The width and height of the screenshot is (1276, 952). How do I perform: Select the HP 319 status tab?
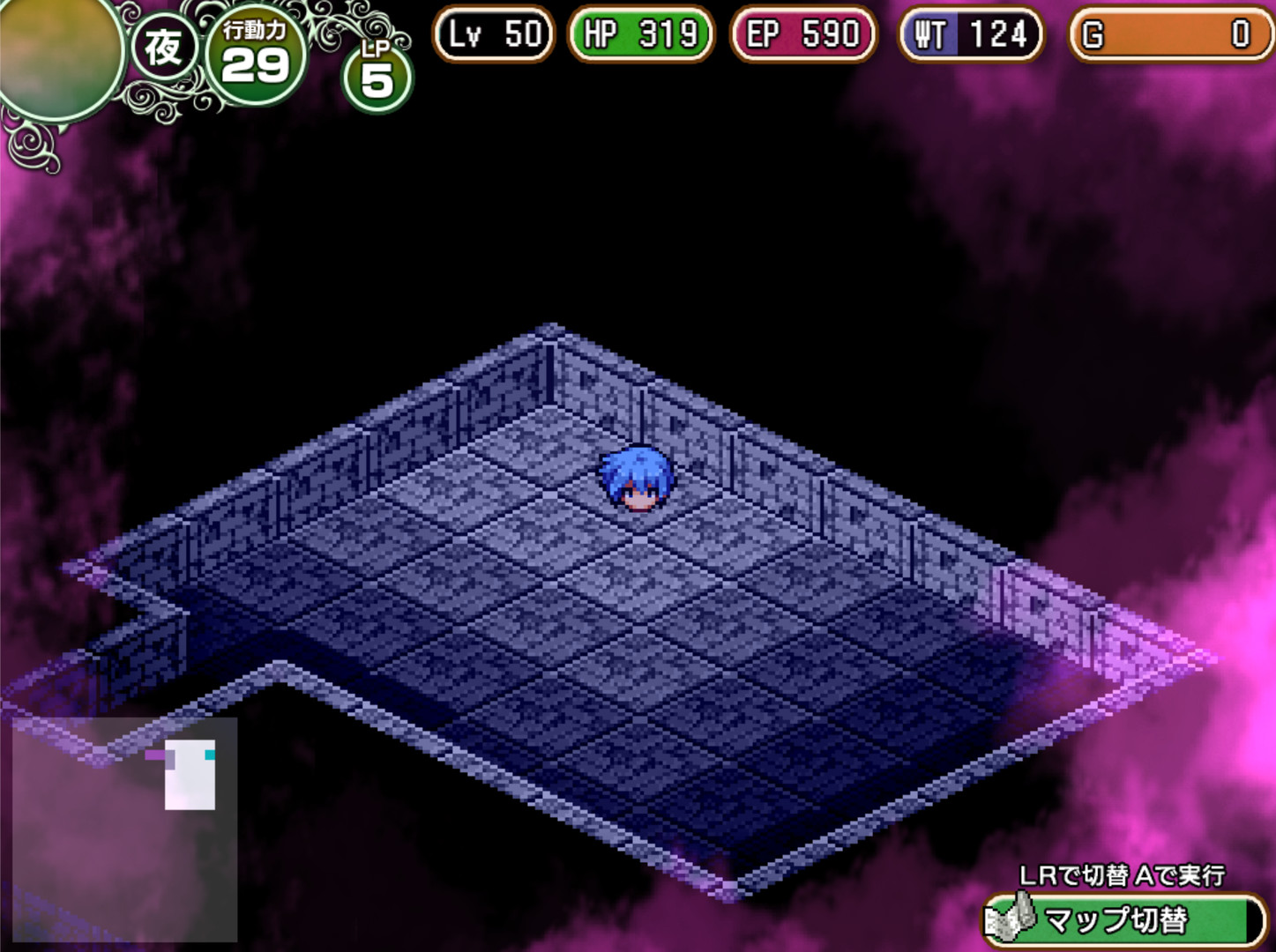[639, 34]
